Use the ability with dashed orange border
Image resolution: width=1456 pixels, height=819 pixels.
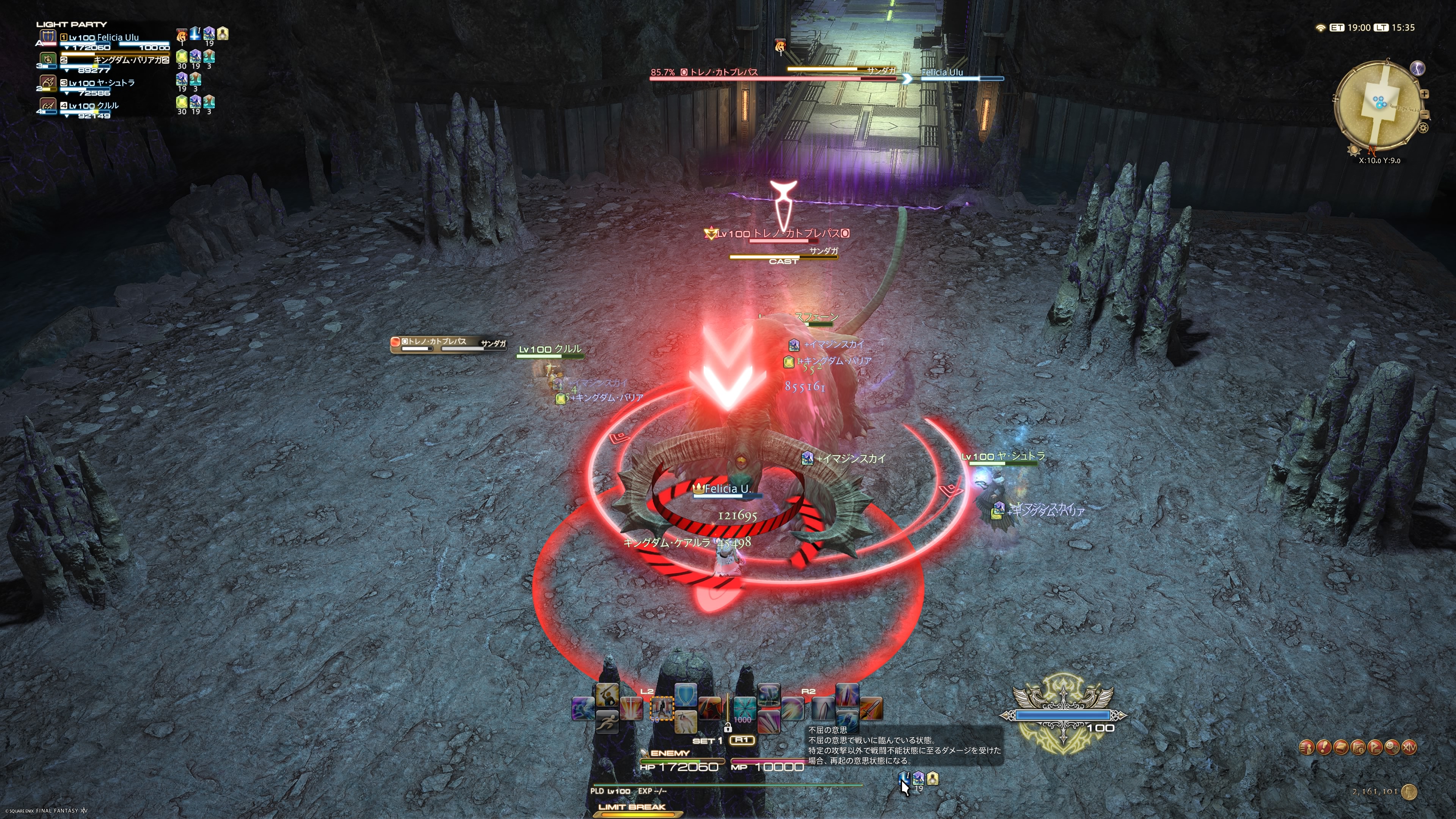[661, 708]
